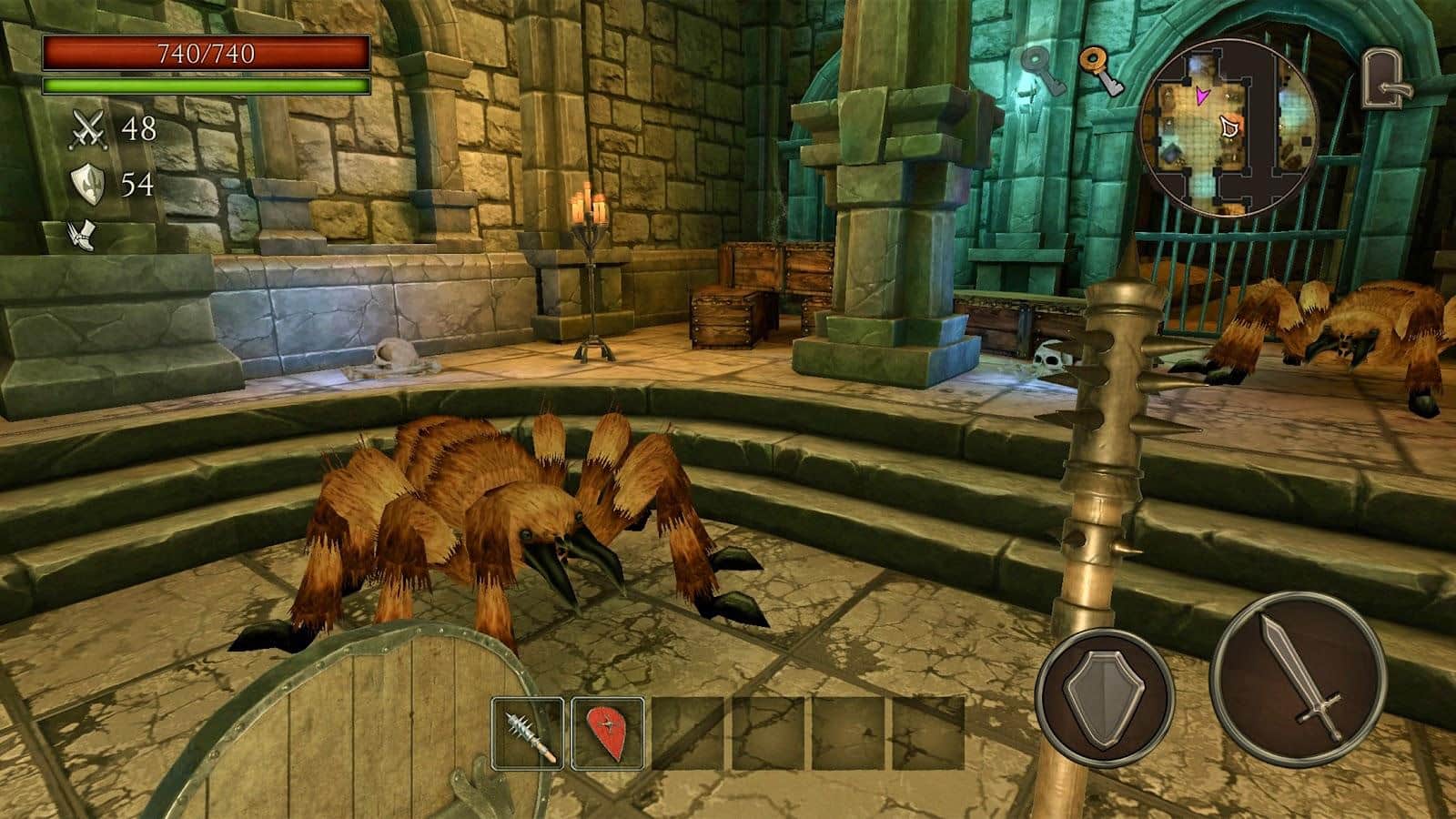Open the circular dungeon minimap
This screenshot has width=1456, height=819.
pyautogui.click(x=1228, y=126)
